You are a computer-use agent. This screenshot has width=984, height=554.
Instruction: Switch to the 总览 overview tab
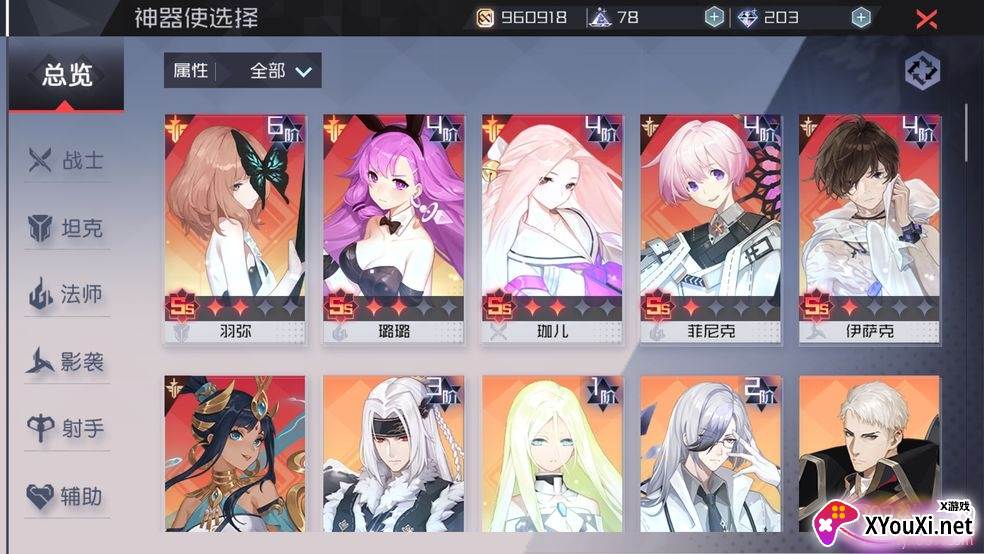click(67, 76)
